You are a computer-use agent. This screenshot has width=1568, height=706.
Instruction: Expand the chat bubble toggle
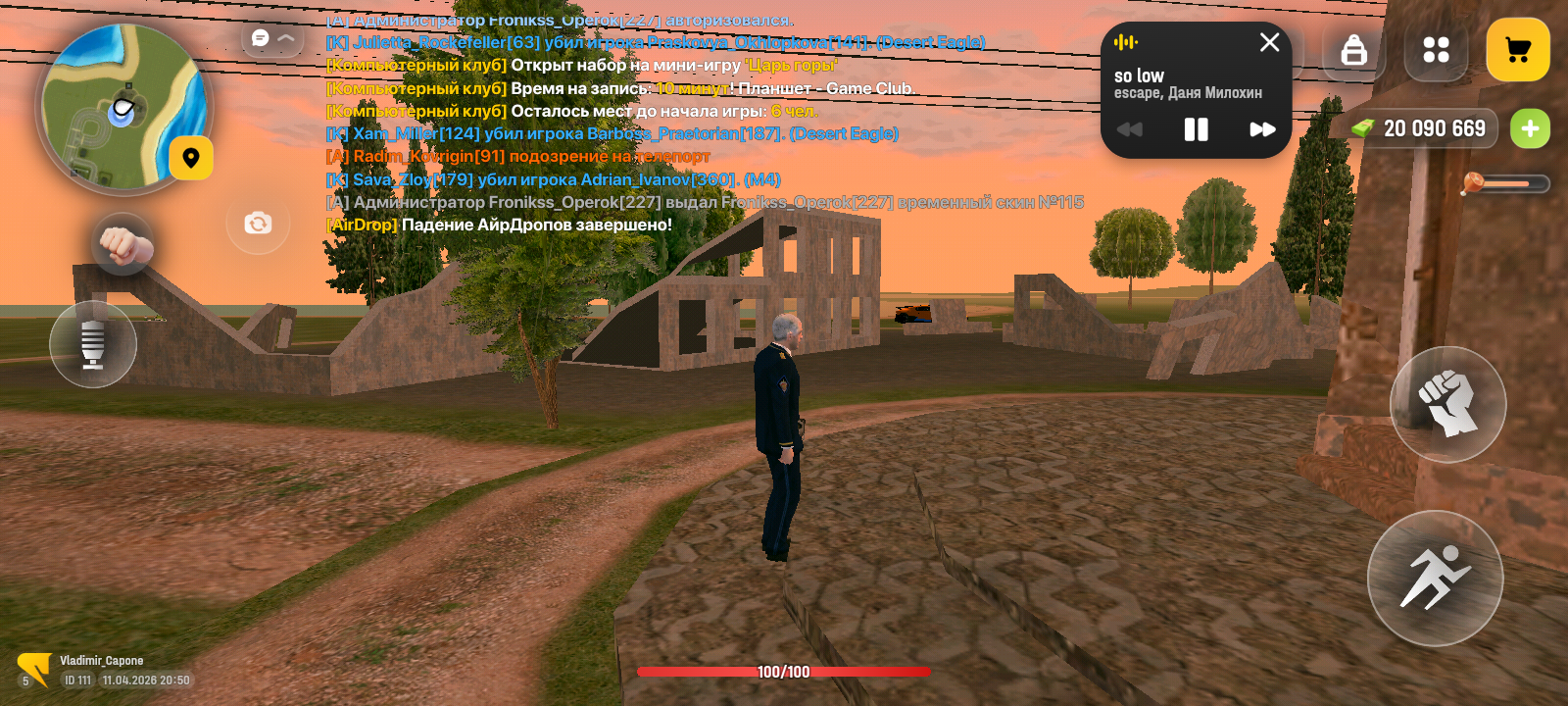[x=272, y=38]
